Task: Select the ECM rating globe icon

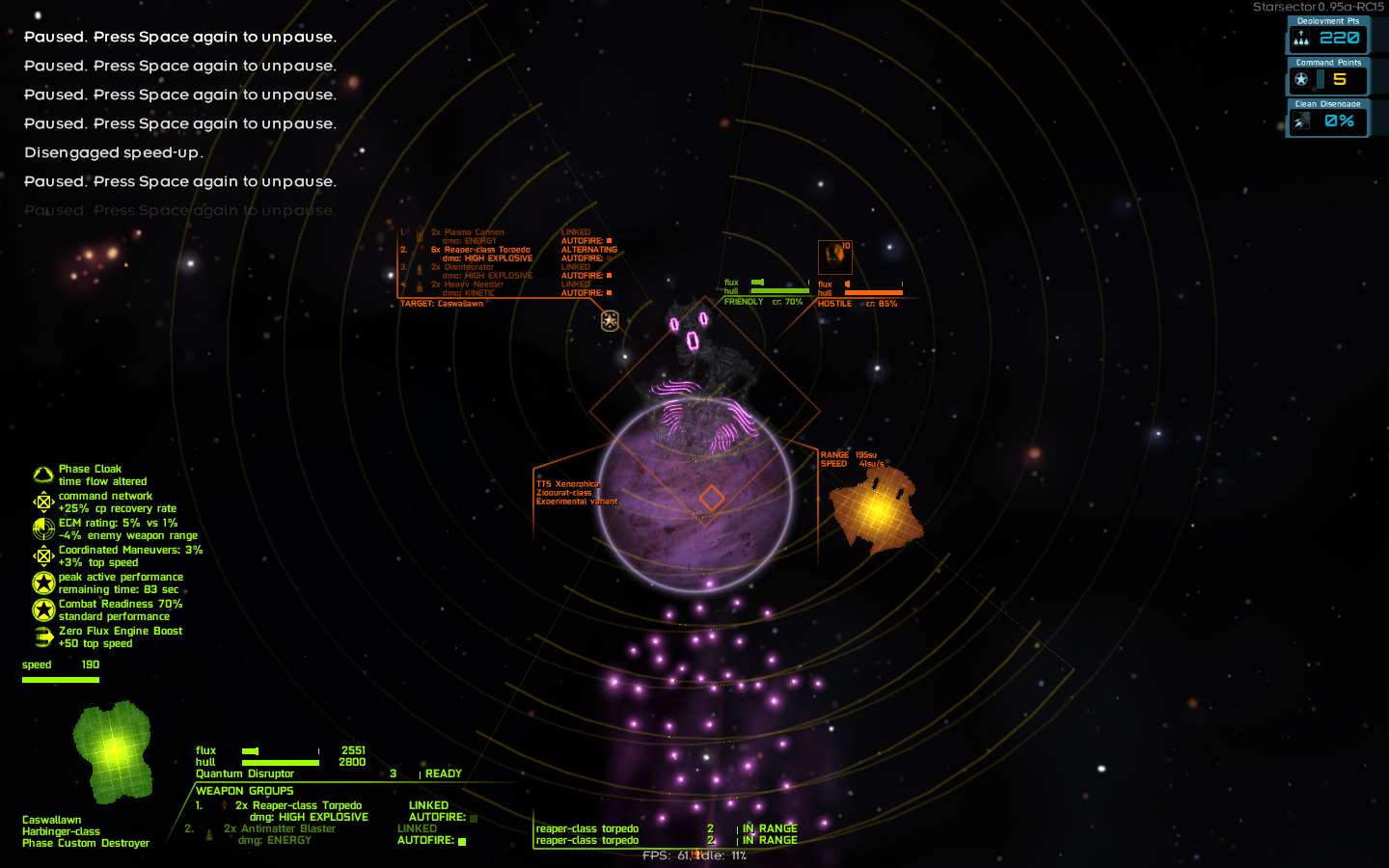Action: click(x=42, y=529)
